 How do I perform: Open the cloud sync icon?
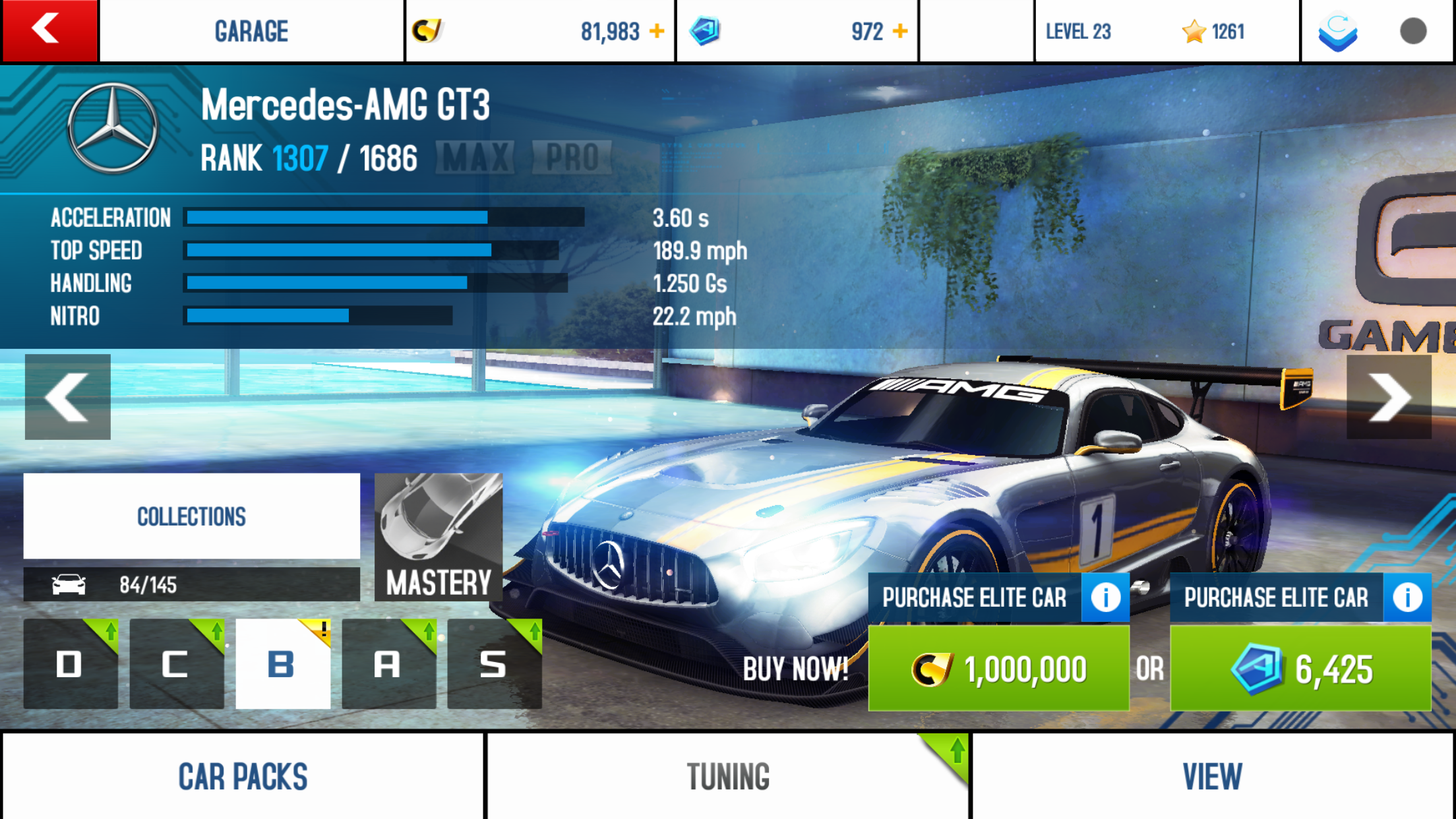1337,32
